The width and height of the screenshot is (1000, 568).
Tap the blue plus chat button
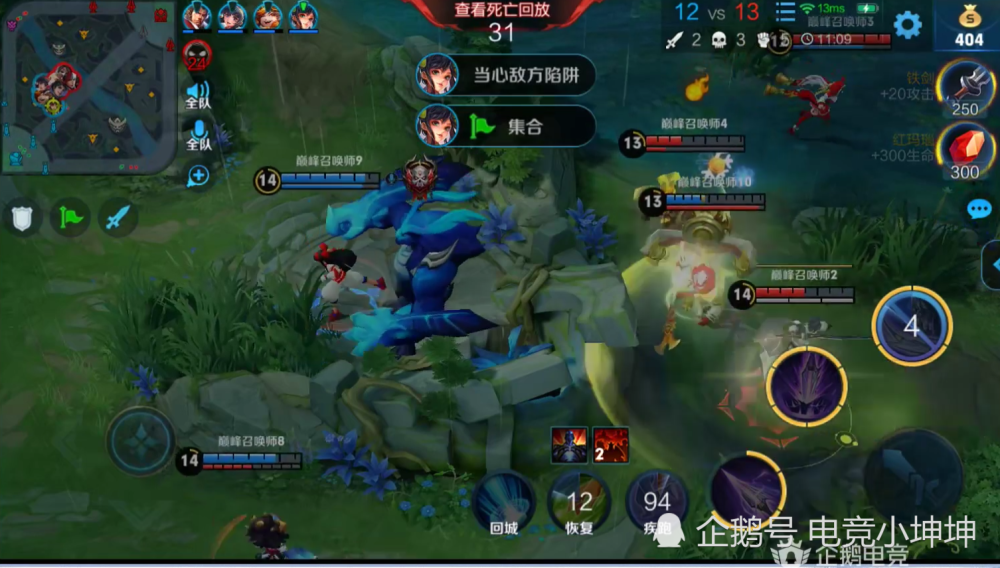198,176
